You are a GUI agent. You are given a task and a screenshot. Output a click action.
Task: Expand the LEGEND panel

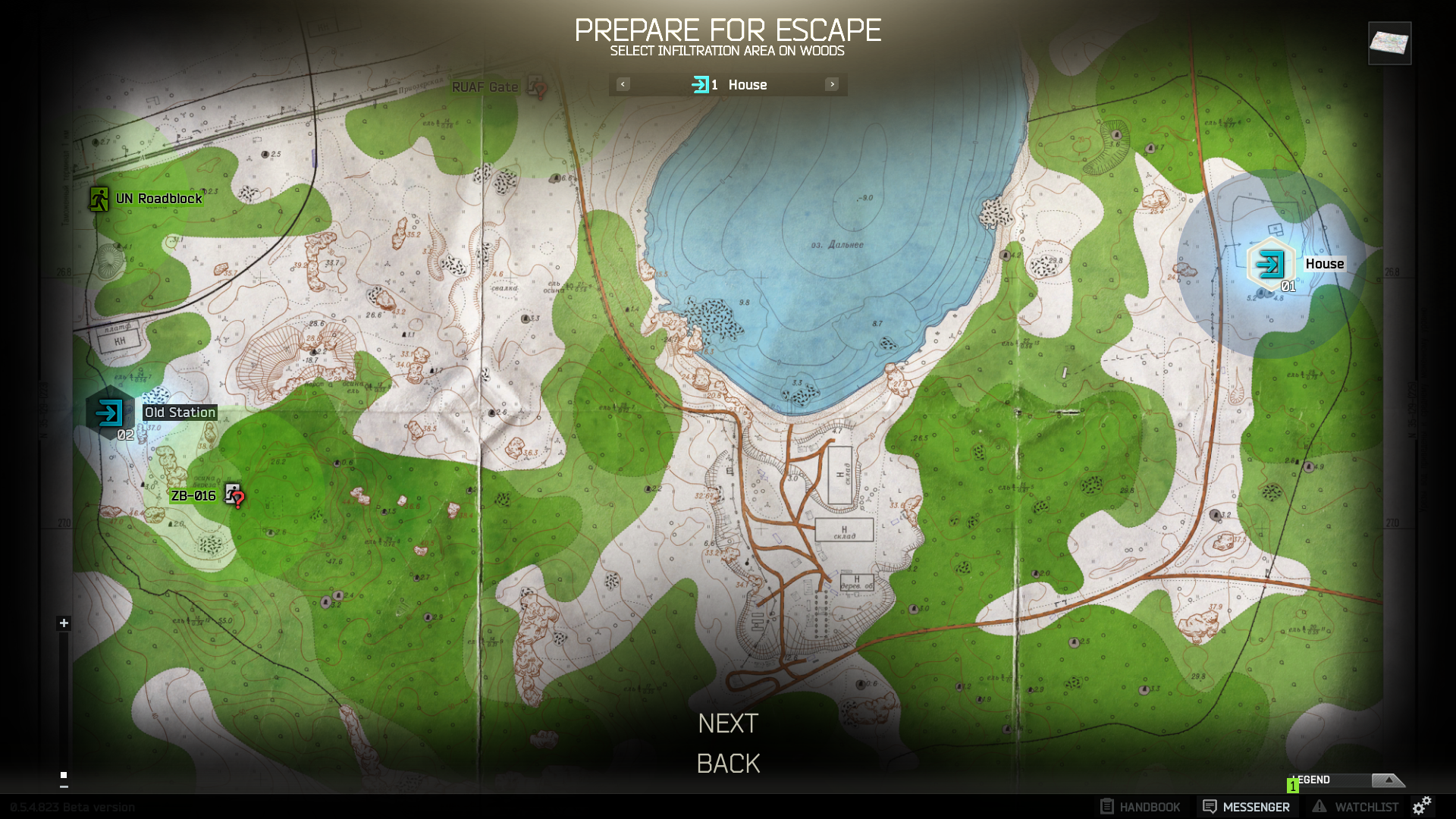coord(1389,779)
